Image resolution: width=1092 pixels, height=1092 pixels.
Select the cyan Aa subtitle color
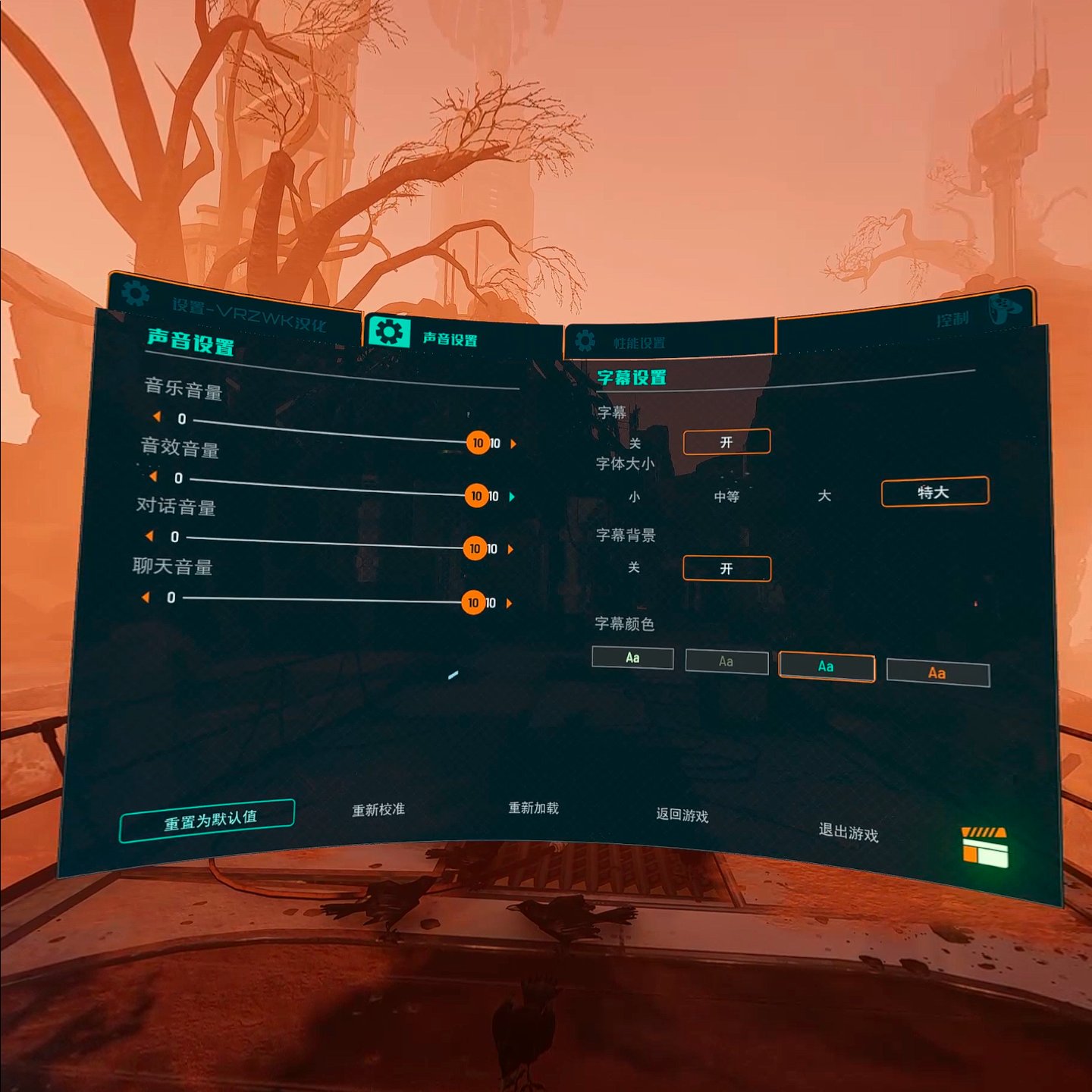[x=826, y=667]
